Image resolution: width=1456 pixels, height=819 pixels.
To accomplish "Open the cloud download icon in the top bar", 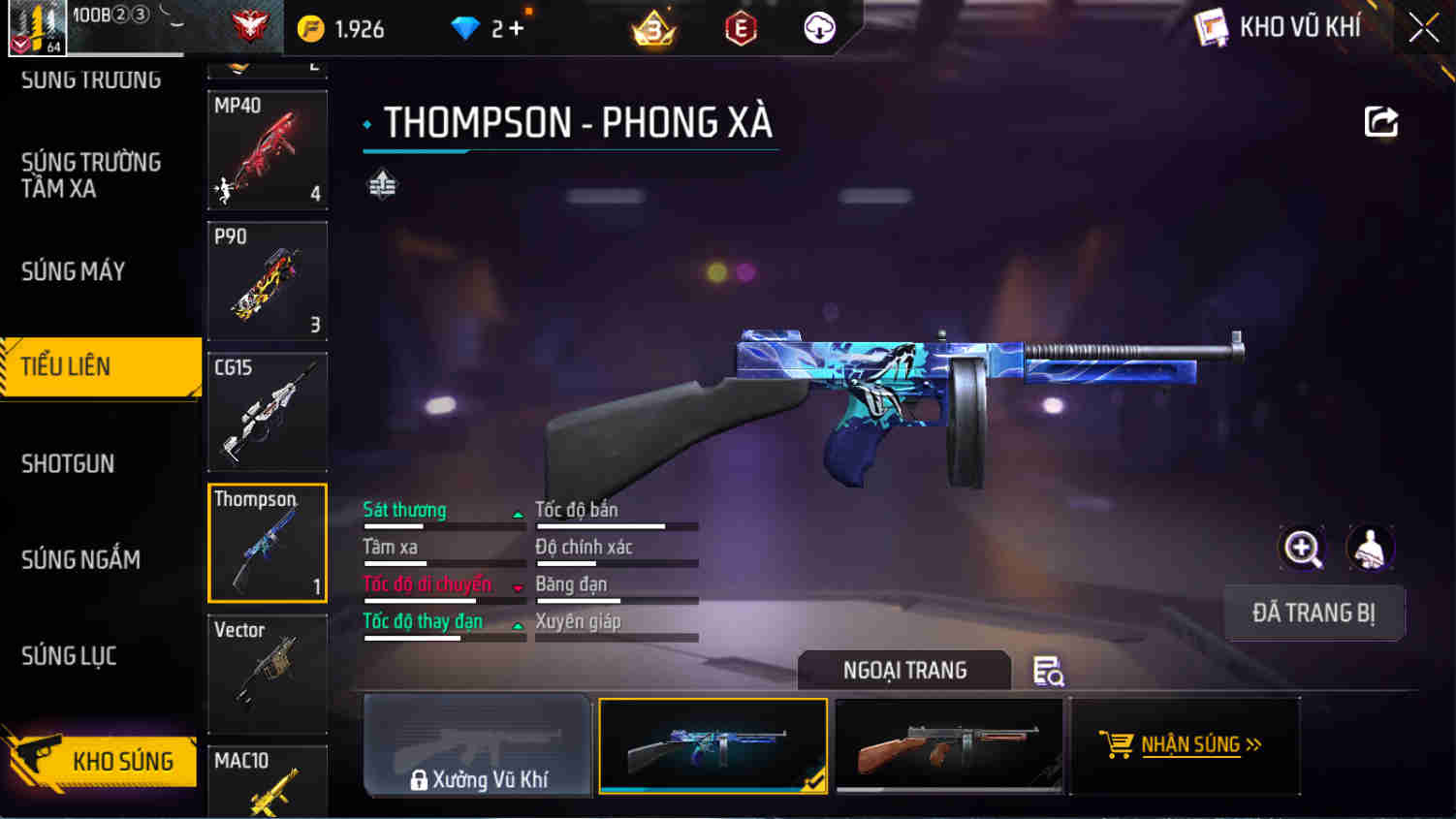I will pos(817,28).
